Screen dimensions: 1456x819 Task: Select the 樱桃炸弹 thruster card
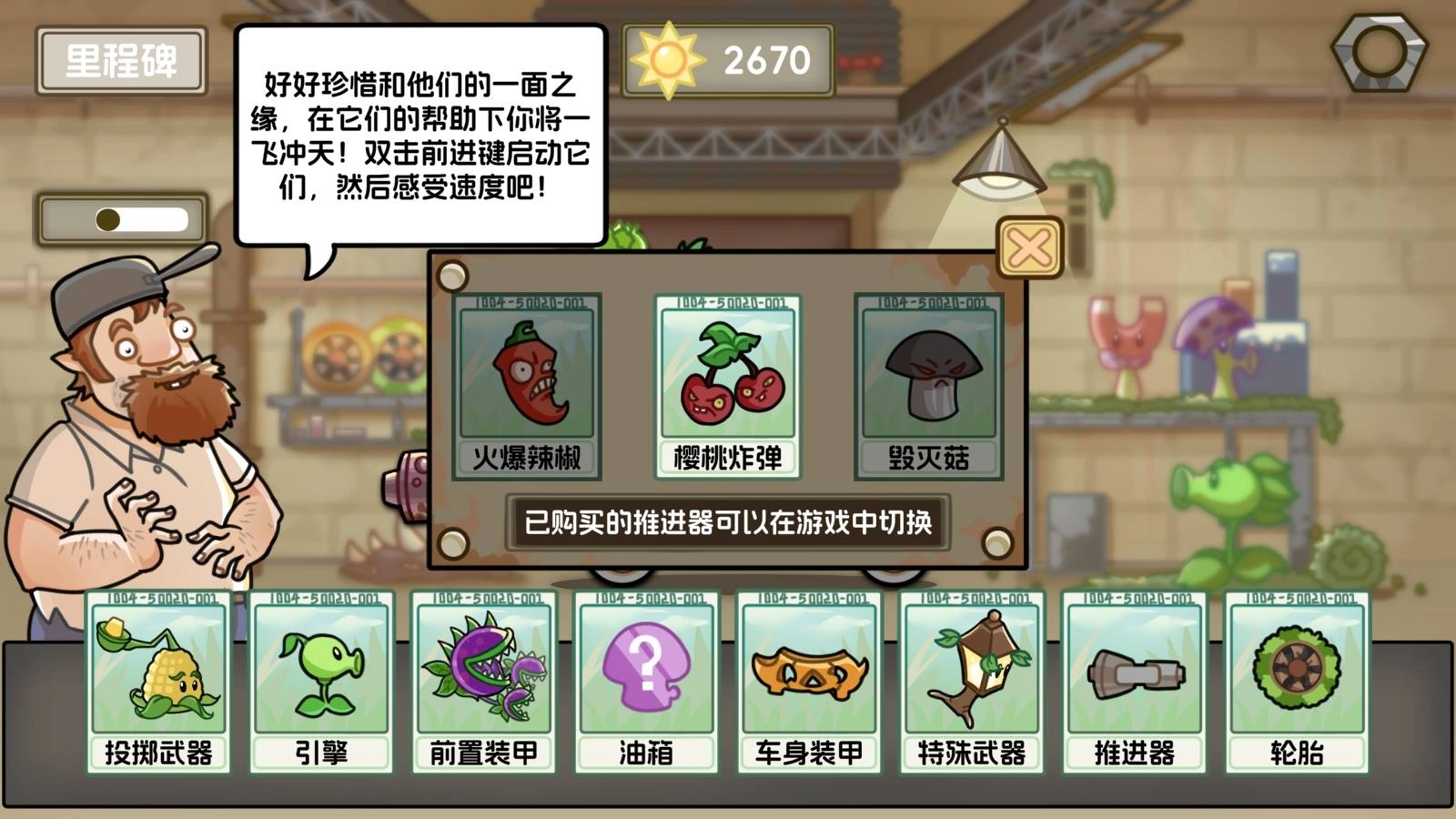726,382
